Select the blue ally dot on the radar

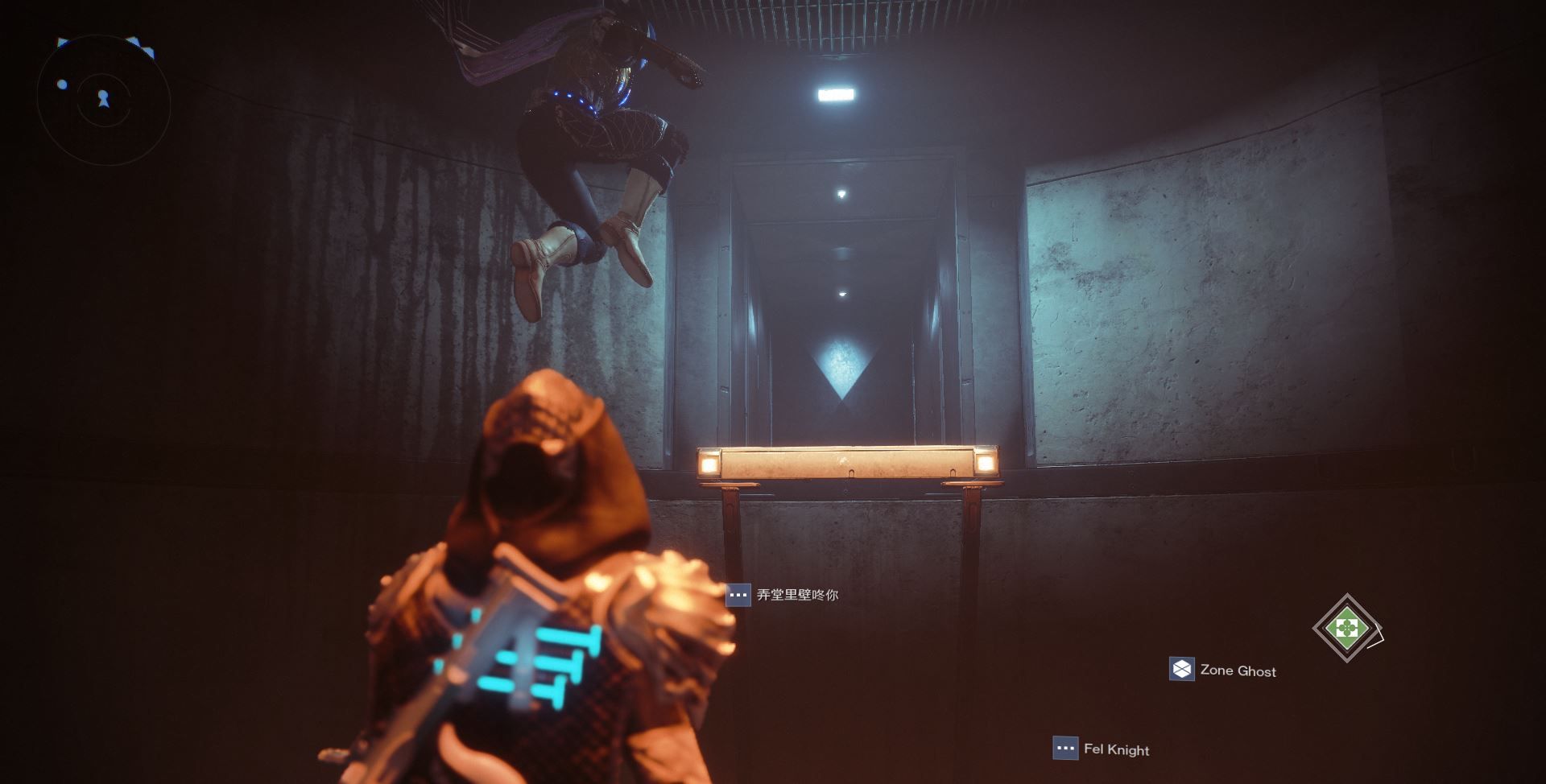click(62, 84)
